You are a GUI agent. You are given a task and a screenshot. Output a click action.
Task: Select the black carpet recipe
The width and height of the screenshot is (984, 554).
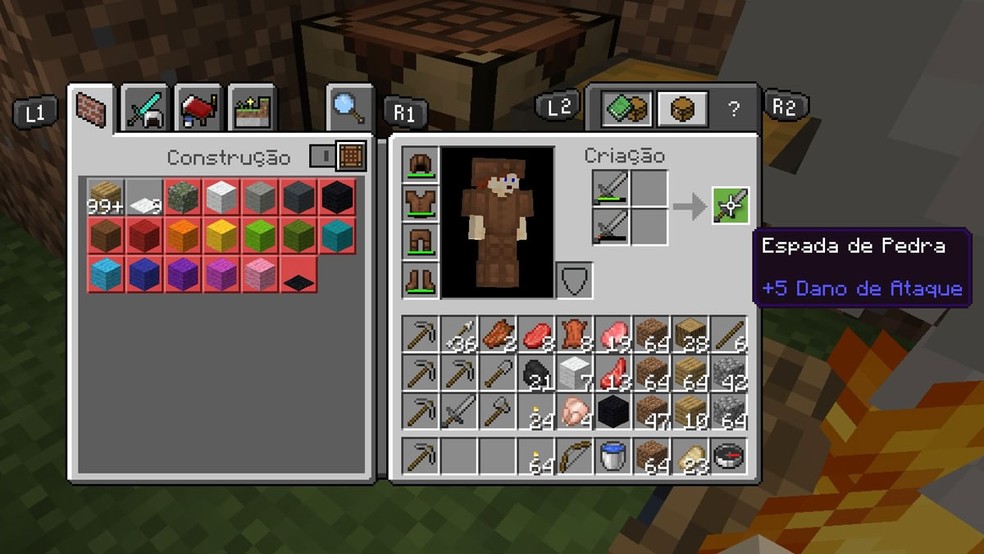[x=299, y=274]
